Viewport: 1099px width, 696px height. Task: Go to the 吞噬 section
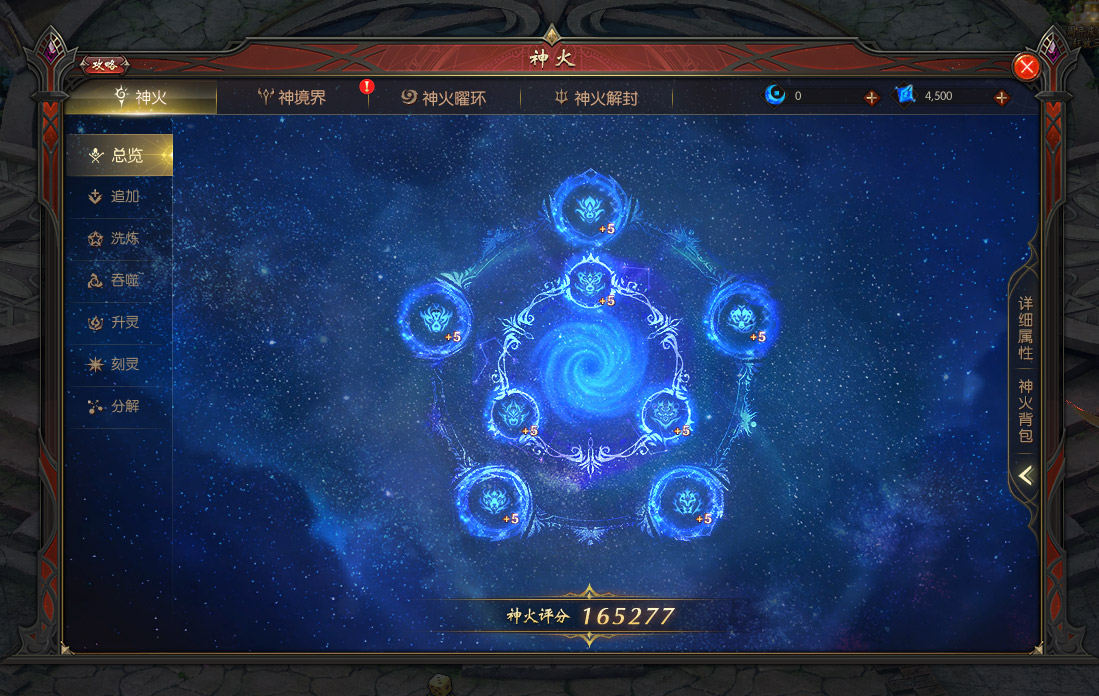[x=120, y=281]
